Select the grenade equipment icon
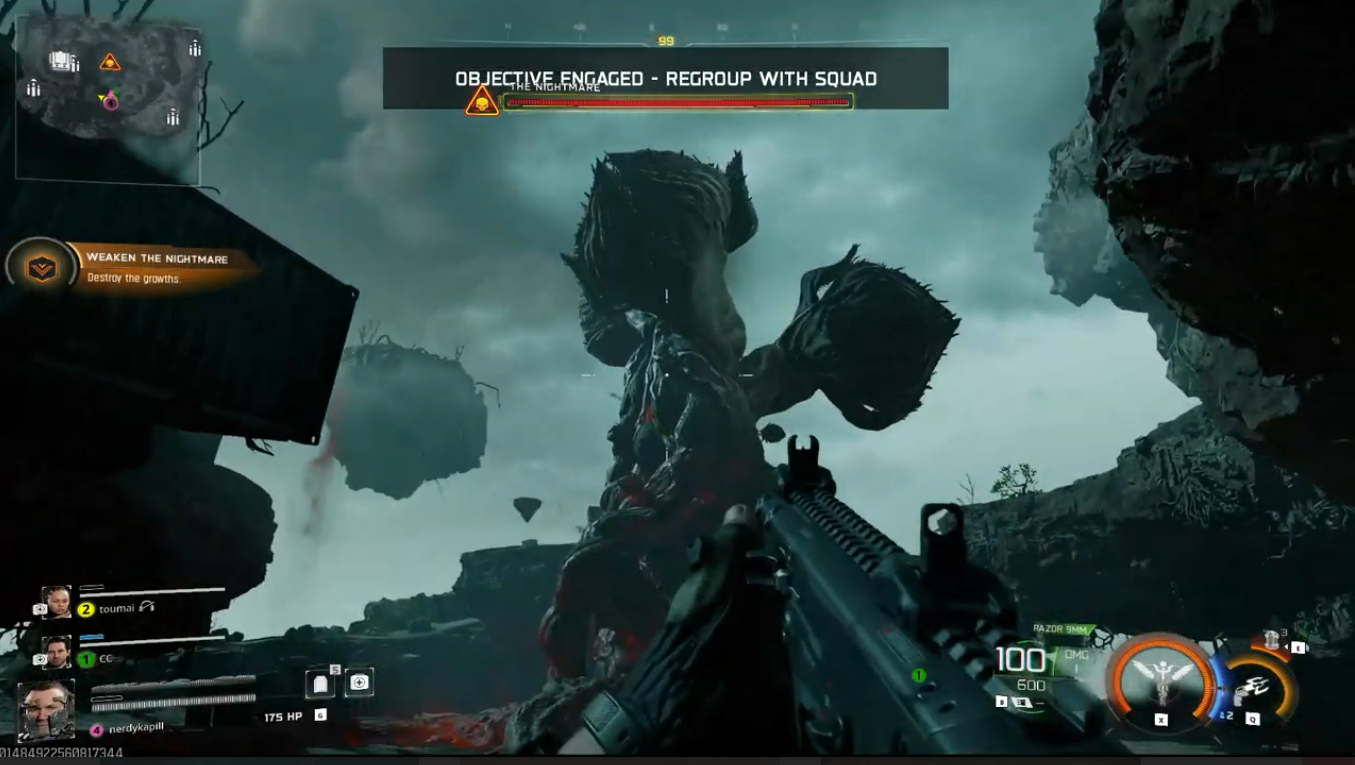 click(1272, 638)
